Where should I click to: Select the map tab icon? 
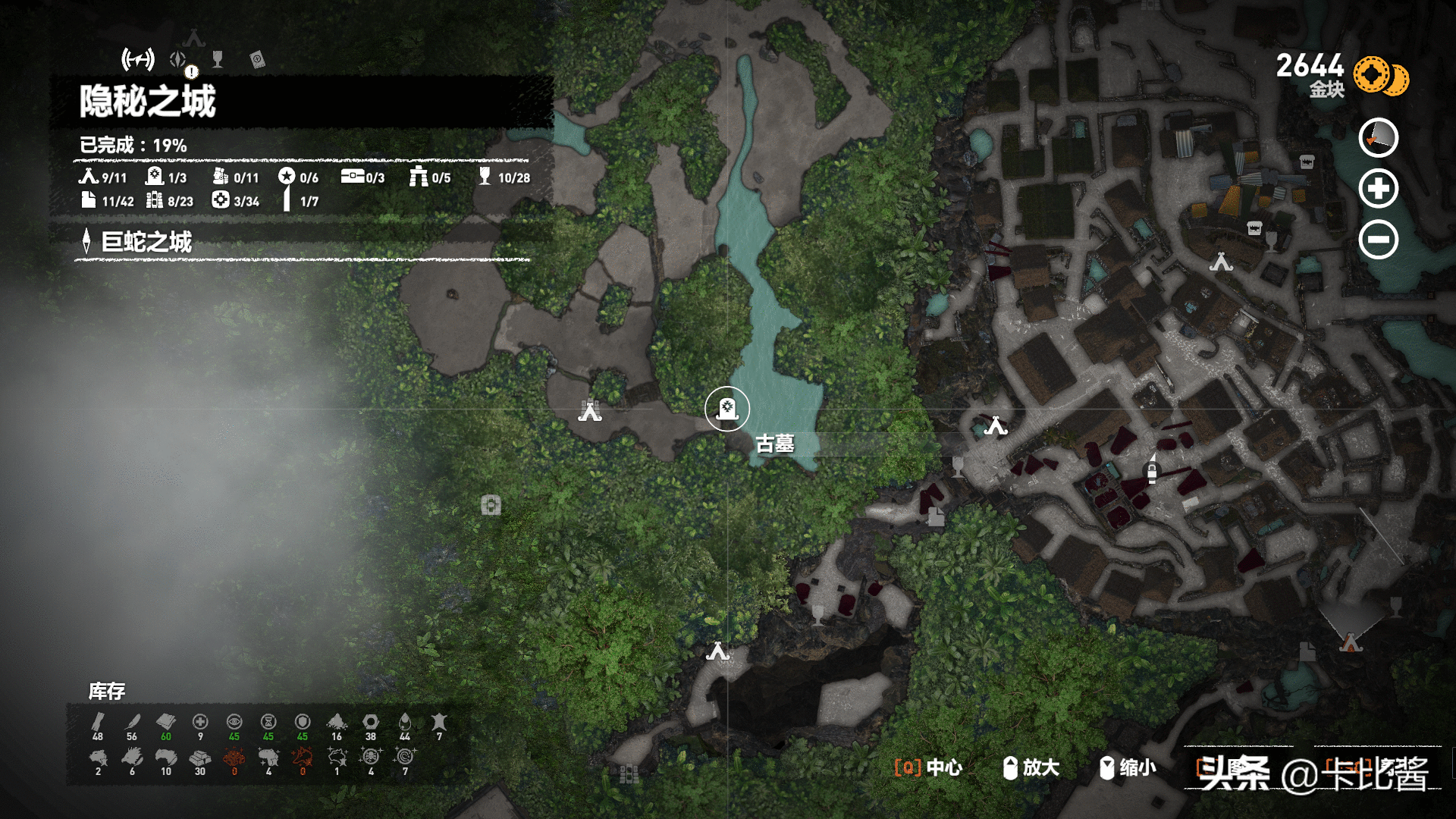point(138,58)
